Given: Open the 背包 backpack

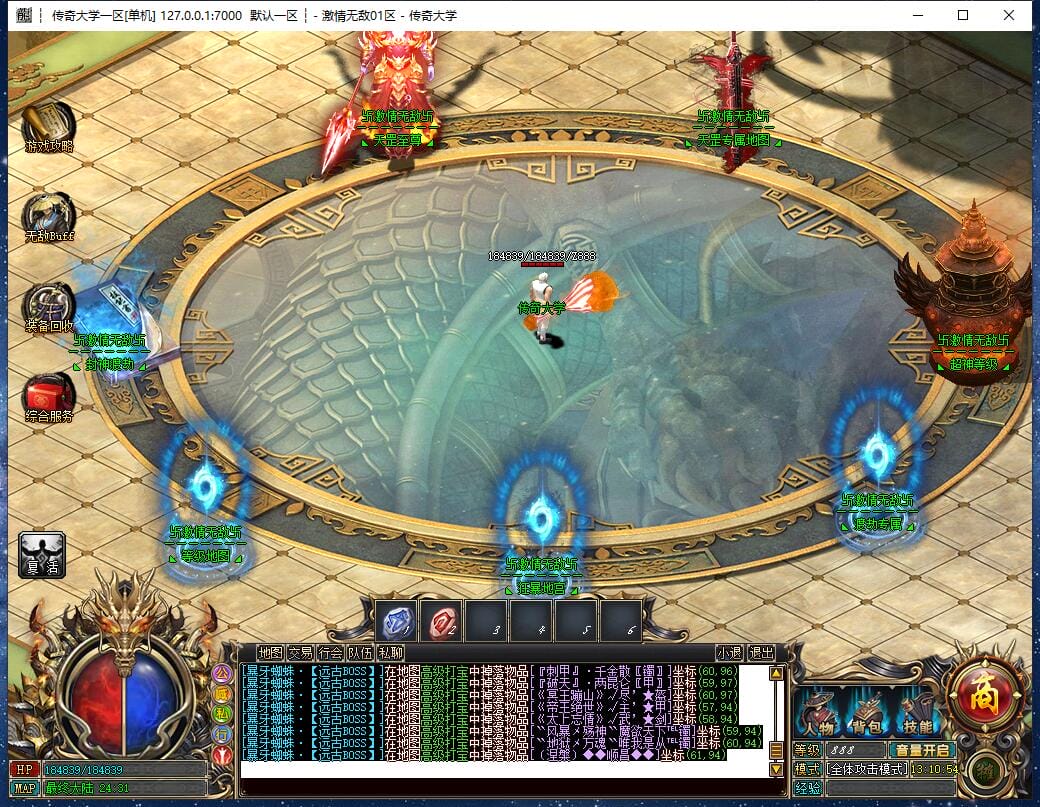Looking at the screenshot, I should point(866,712).
